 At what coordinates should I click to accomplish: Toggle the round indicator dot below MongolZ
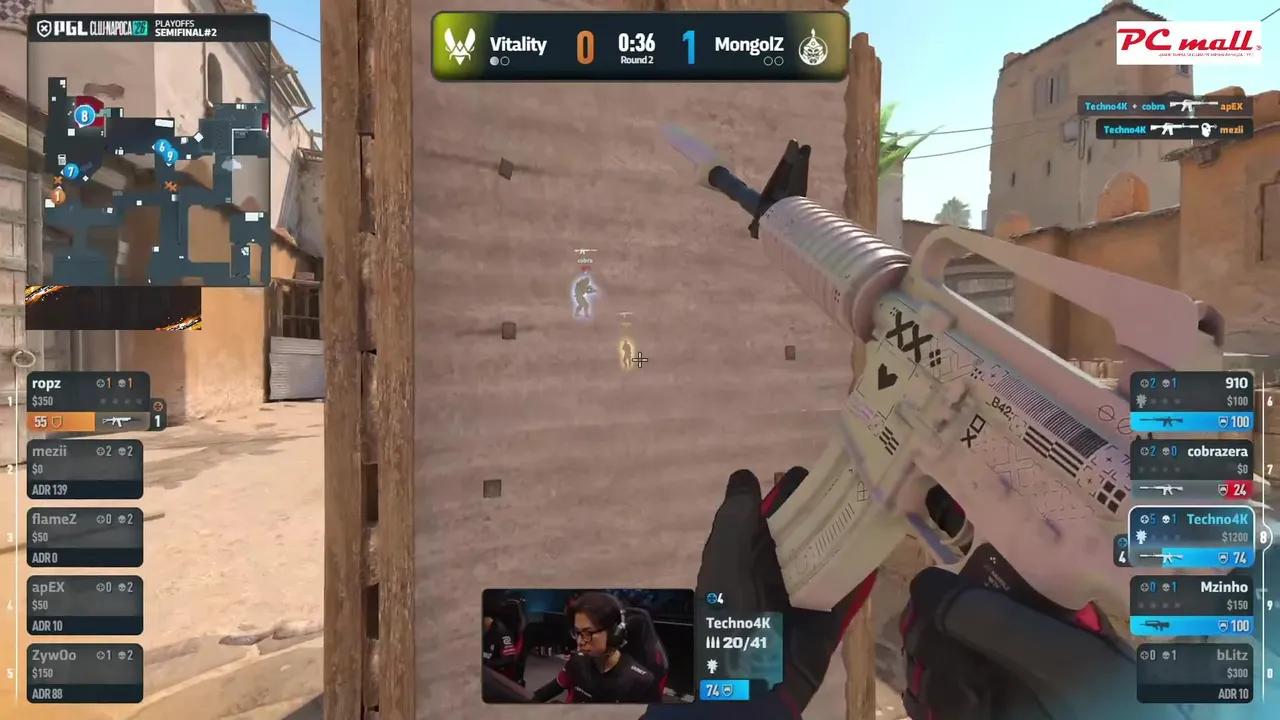(770, 60)
